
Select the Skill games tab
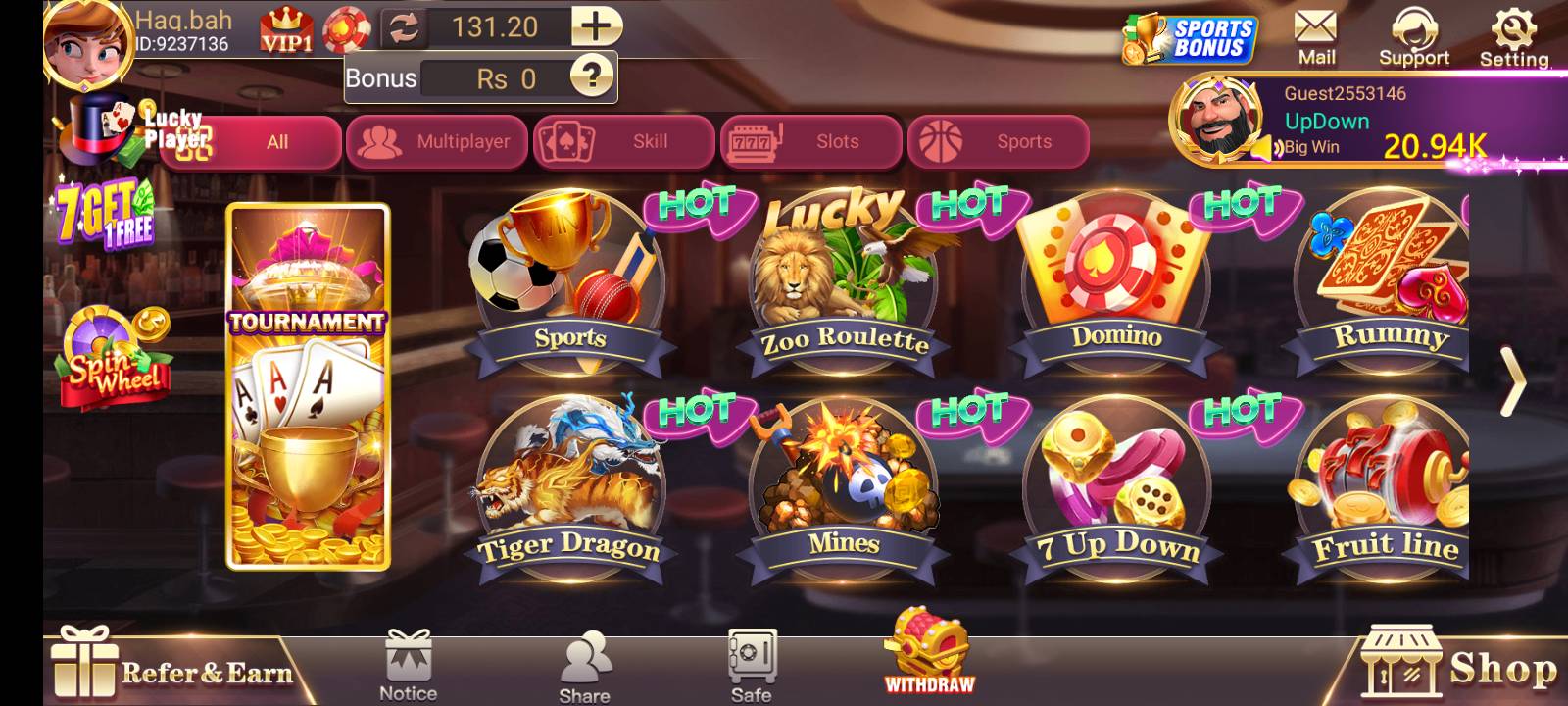pos(624,141)
